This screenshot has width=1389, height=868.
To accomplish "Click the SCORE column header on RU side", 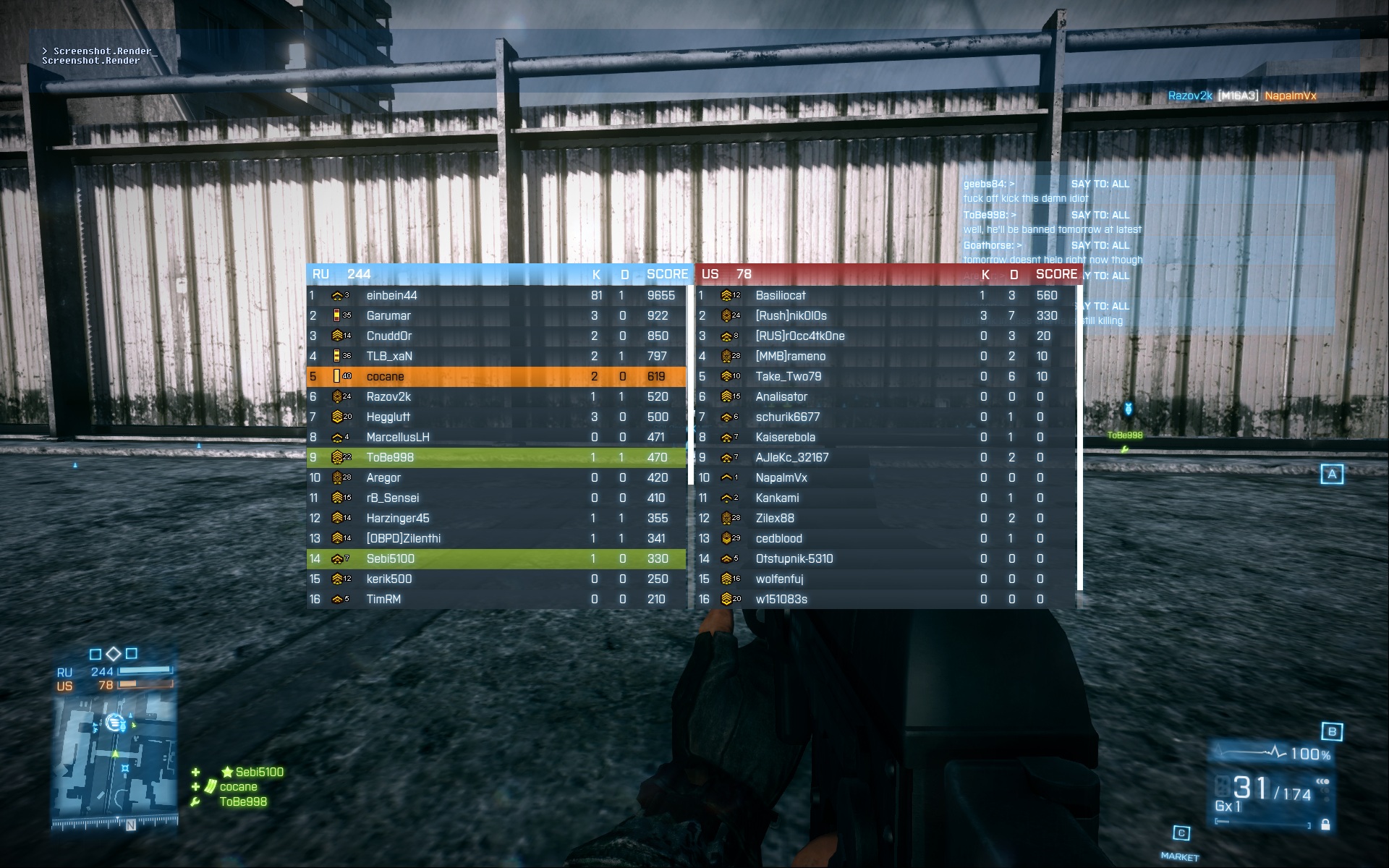I will tap(667, 274).
